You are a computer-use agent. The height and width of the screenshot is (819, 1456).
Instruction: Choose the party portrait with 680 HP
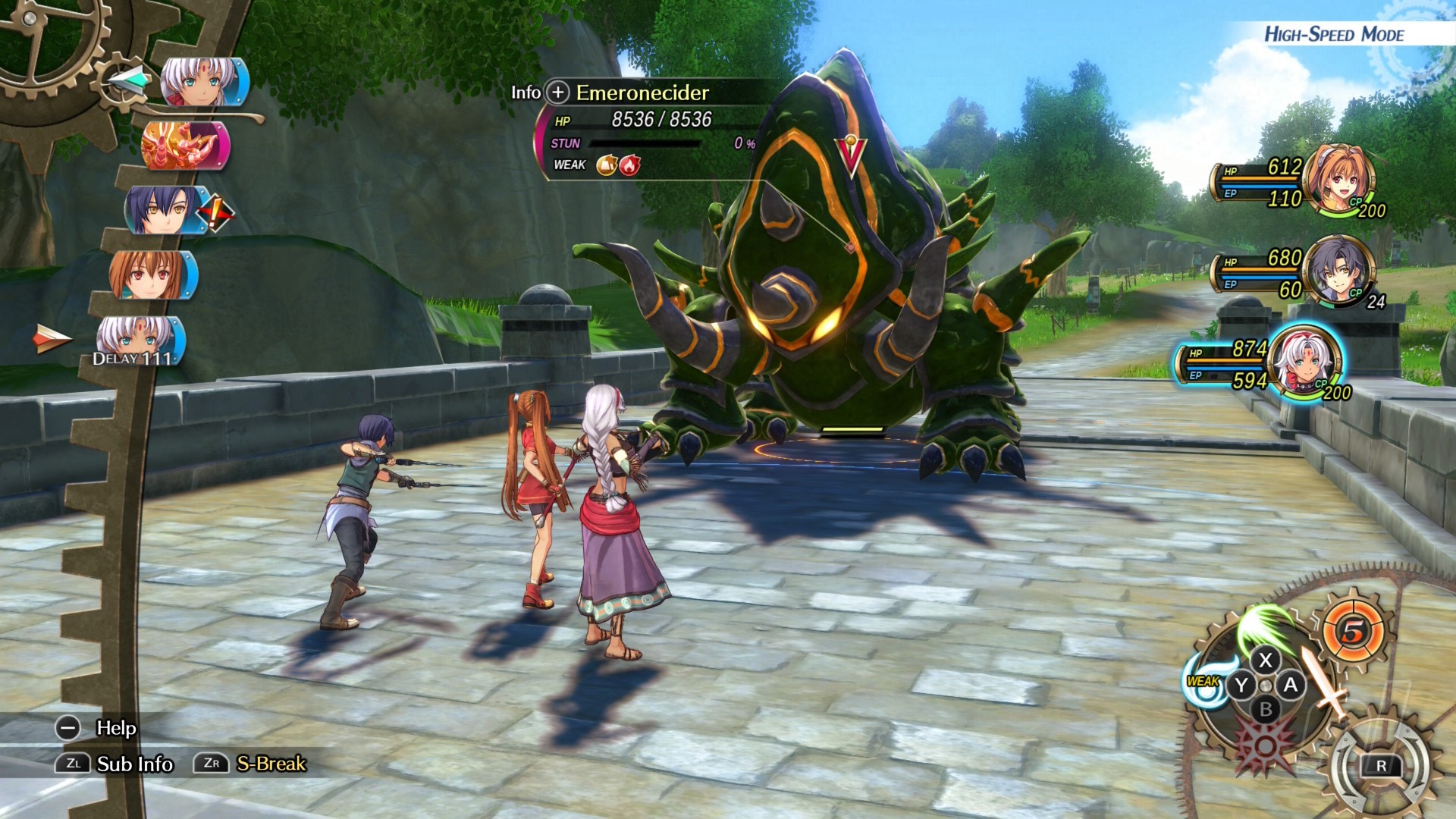click(x=1338, y=271)
